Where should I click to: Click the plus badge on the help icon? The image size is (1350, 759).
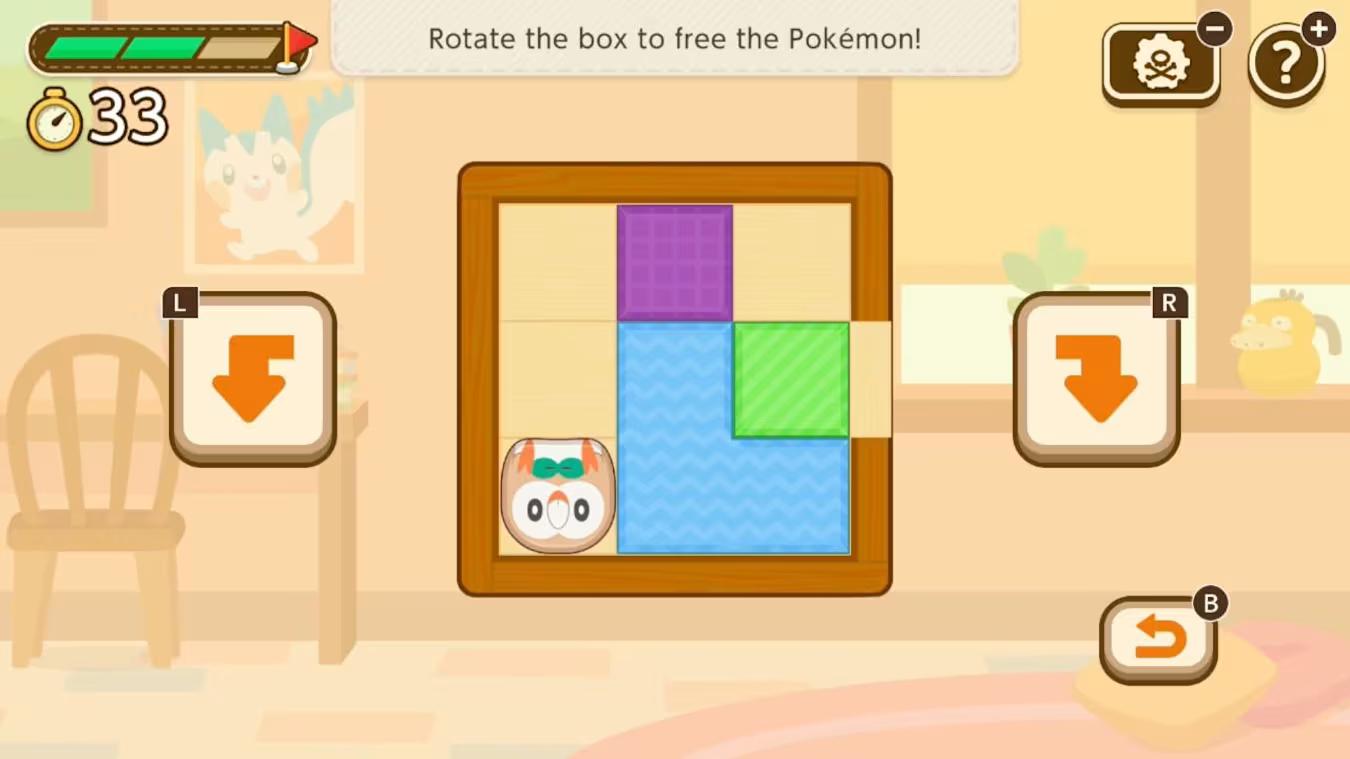pos(1318,28)
